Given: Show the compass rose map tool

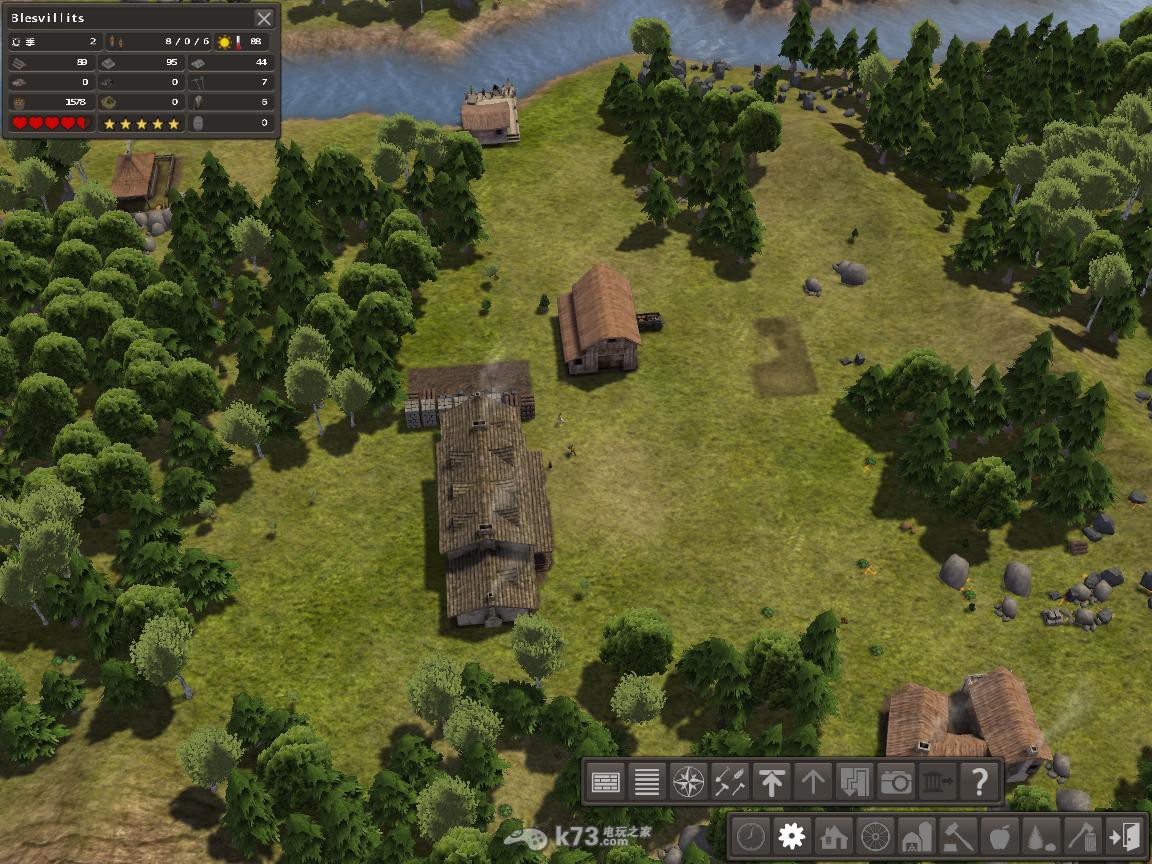Looking at the screenshot, I should 689,782.
